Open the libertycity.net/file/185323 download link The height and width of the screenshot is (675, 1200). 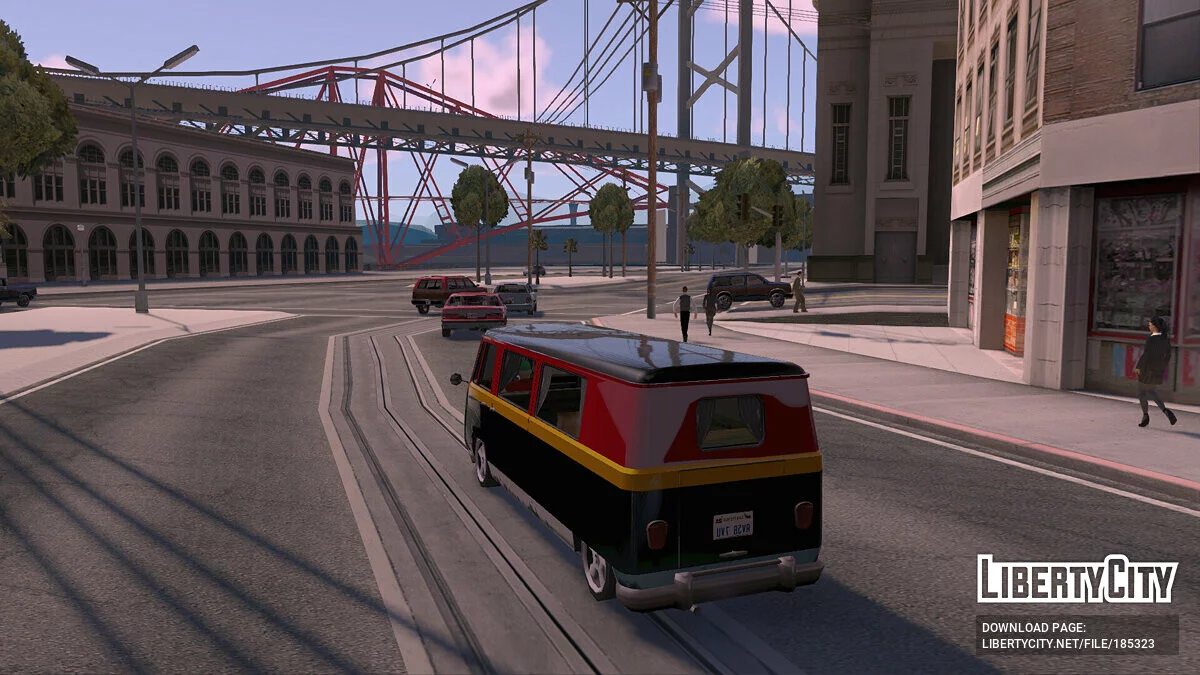coord(1068,644)
